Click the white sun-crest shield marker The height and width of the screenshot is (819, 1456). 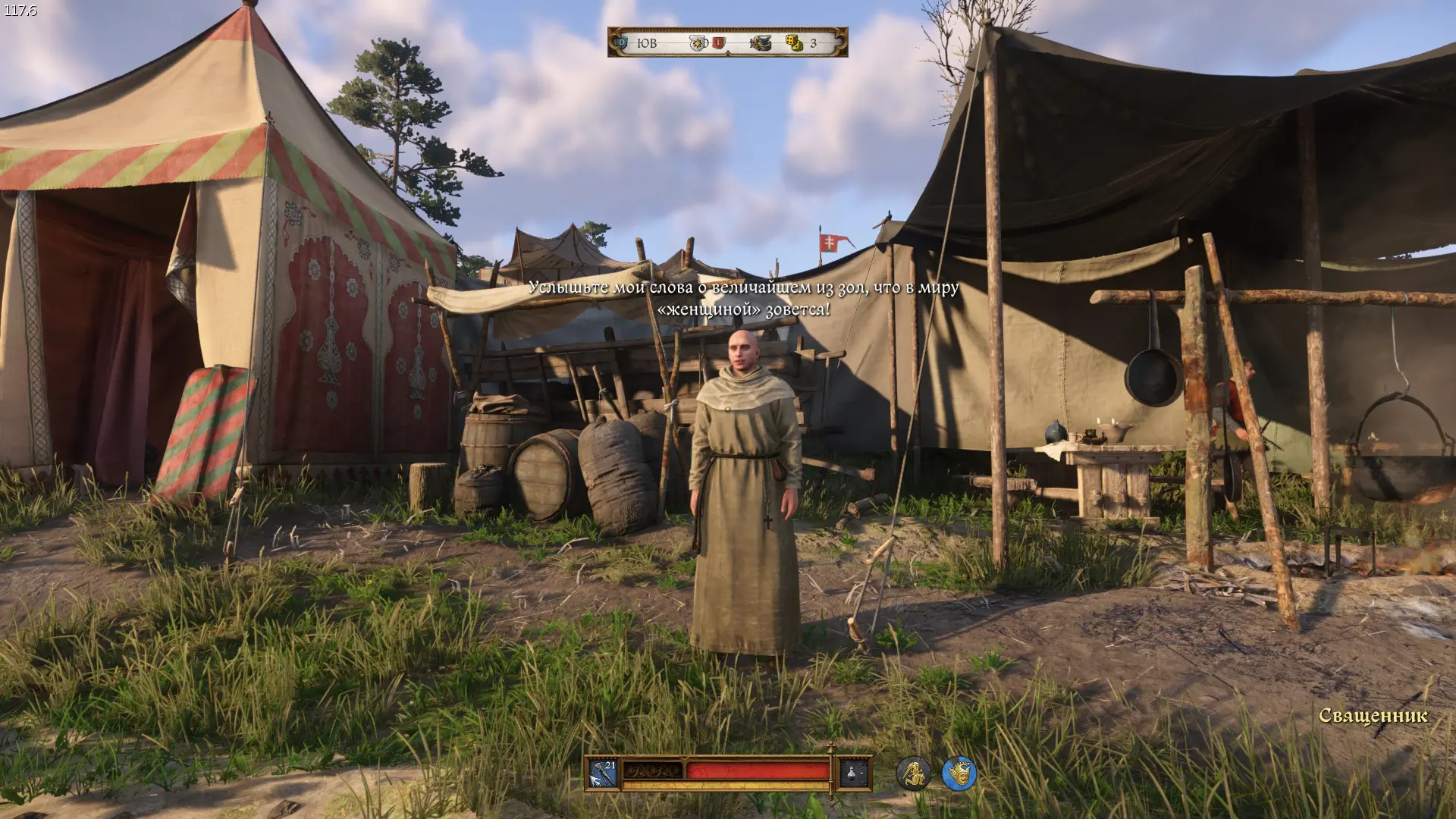[x=698, y=43]
